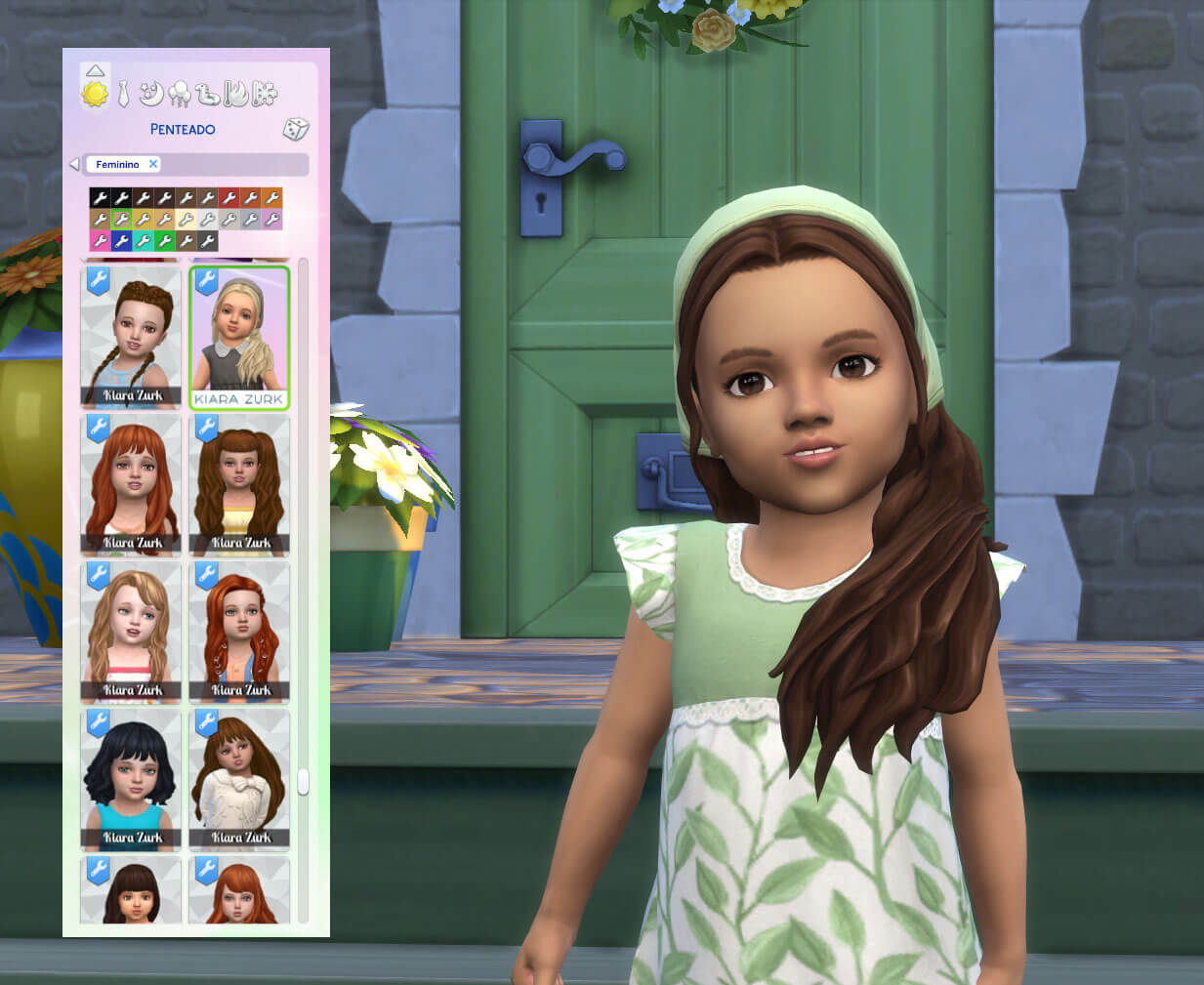Image resolution: width=1204 pixels, height=985 pixels.
Task: Open the moon and stars sleepwear category
Action: coord(150,94)
